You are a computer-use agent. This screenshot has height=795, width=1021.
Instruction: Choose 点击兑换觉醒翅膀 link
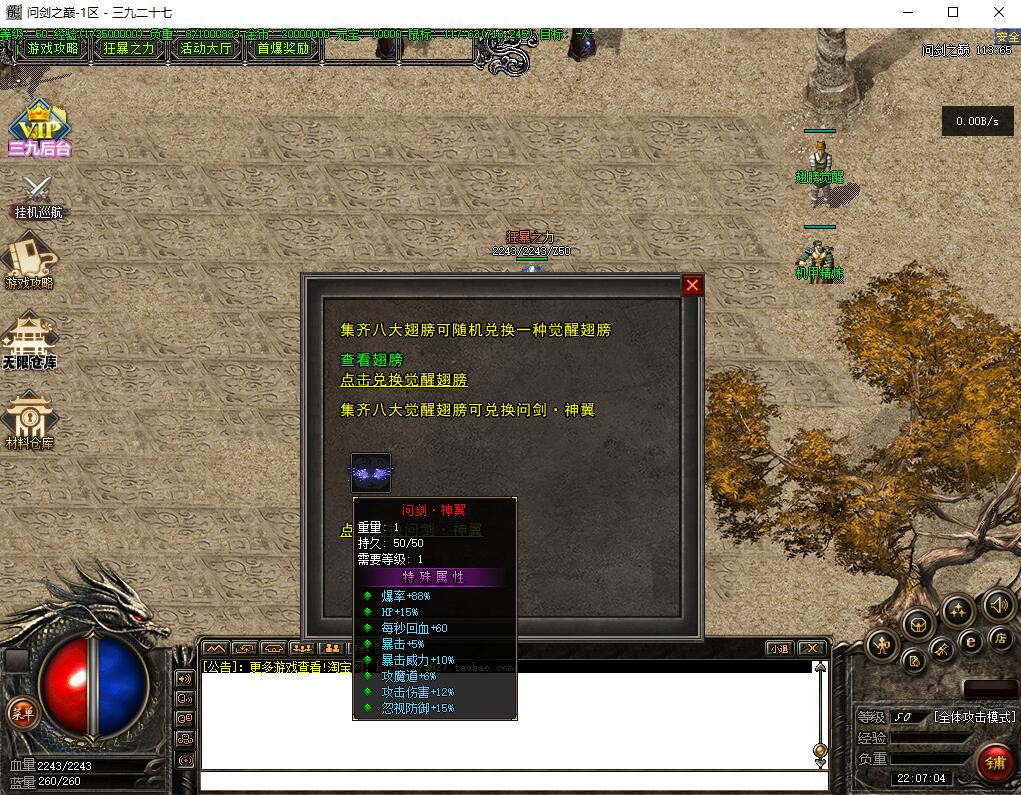click(404, 380)
